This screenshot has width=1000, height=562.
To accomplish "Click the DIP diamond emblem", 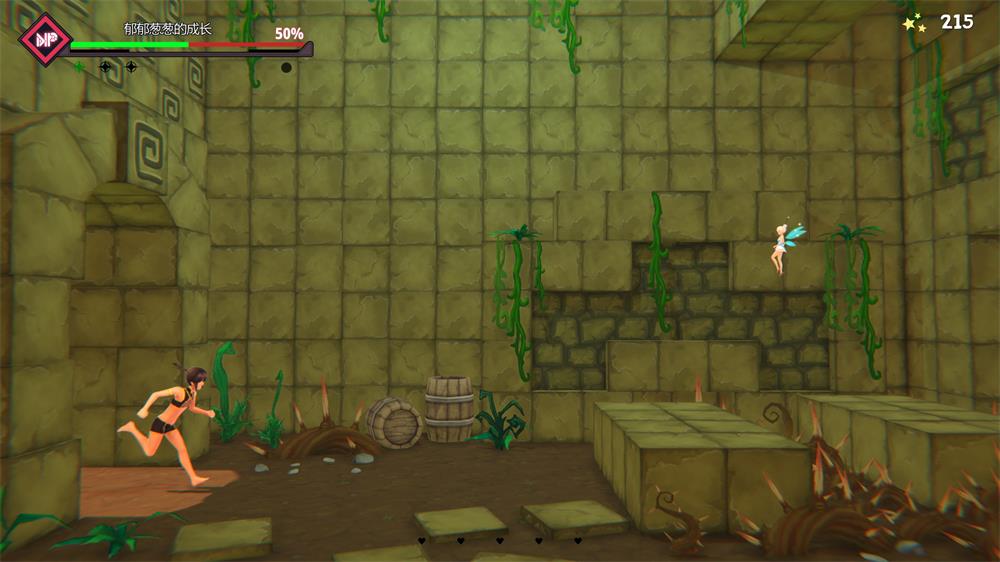I will click(x=44, y=39).
